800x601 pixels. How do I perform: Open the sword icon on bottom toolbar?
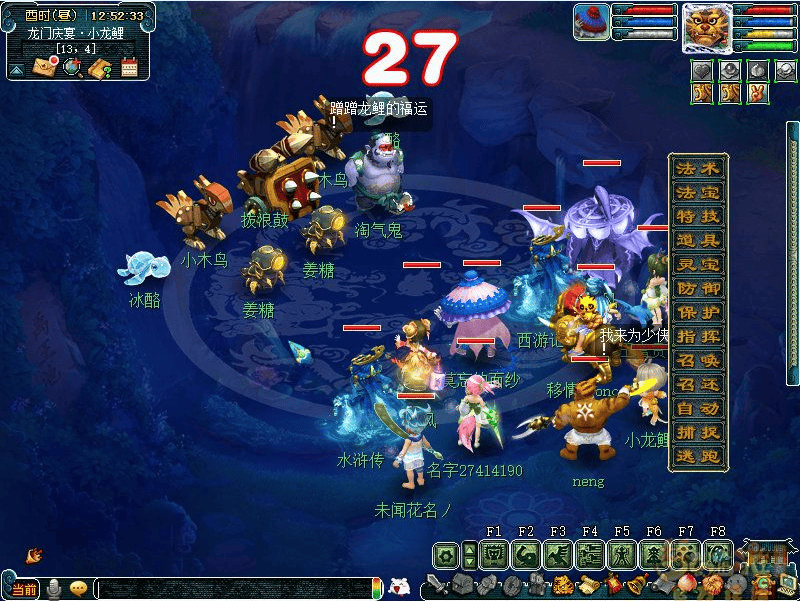(x=435, y=584)
